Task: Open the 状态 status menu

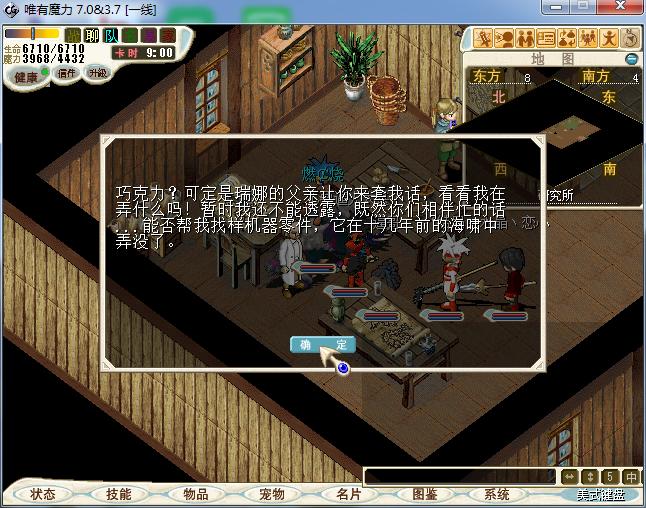Action: 43,494
